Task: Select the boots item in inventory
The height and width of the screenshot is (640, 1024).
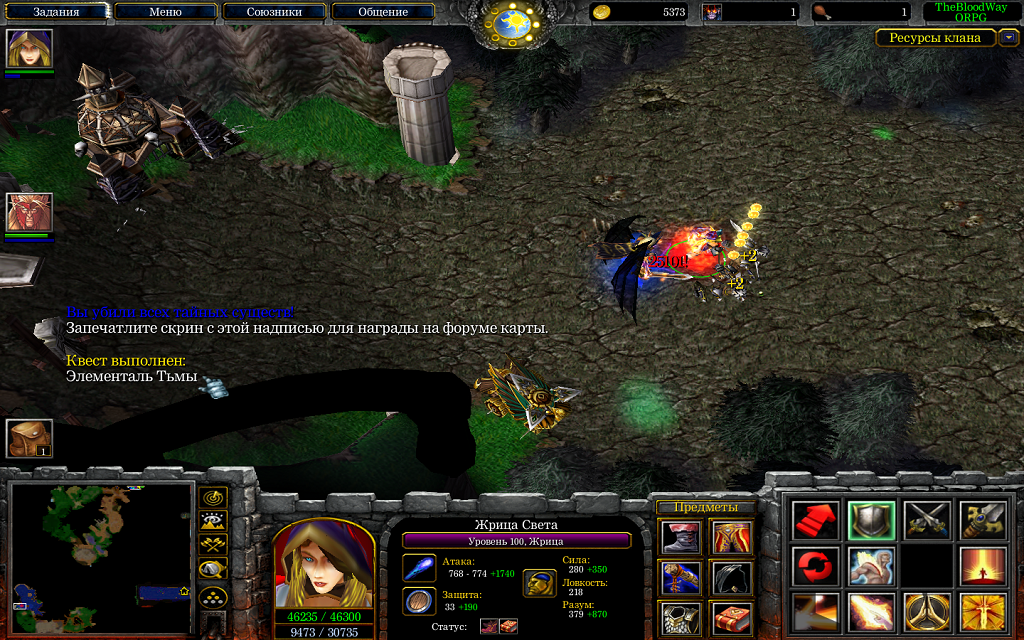Action: [x=681, y=537]
